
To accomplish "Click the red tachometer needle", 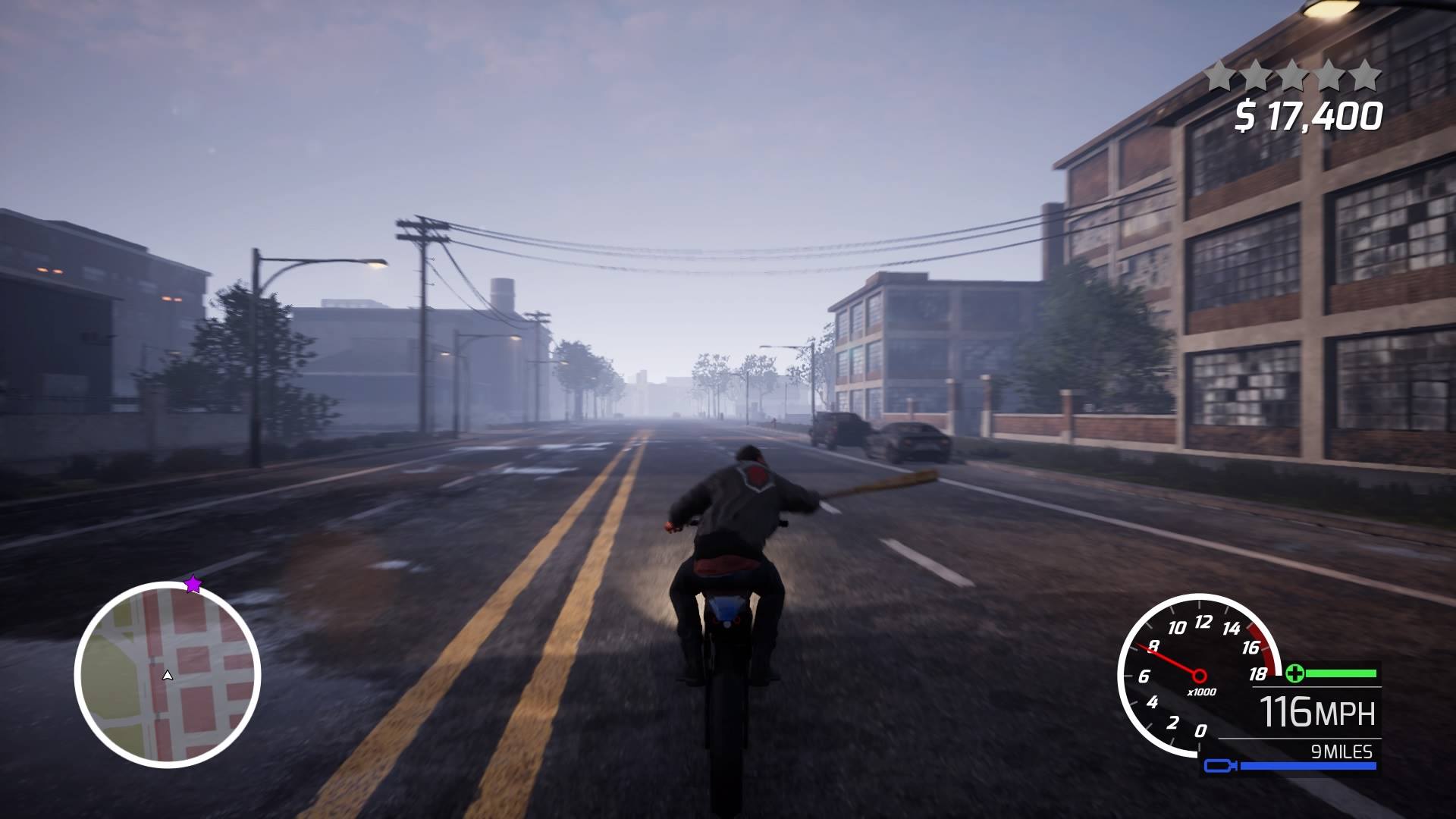I will click(x=1168, y=661).
